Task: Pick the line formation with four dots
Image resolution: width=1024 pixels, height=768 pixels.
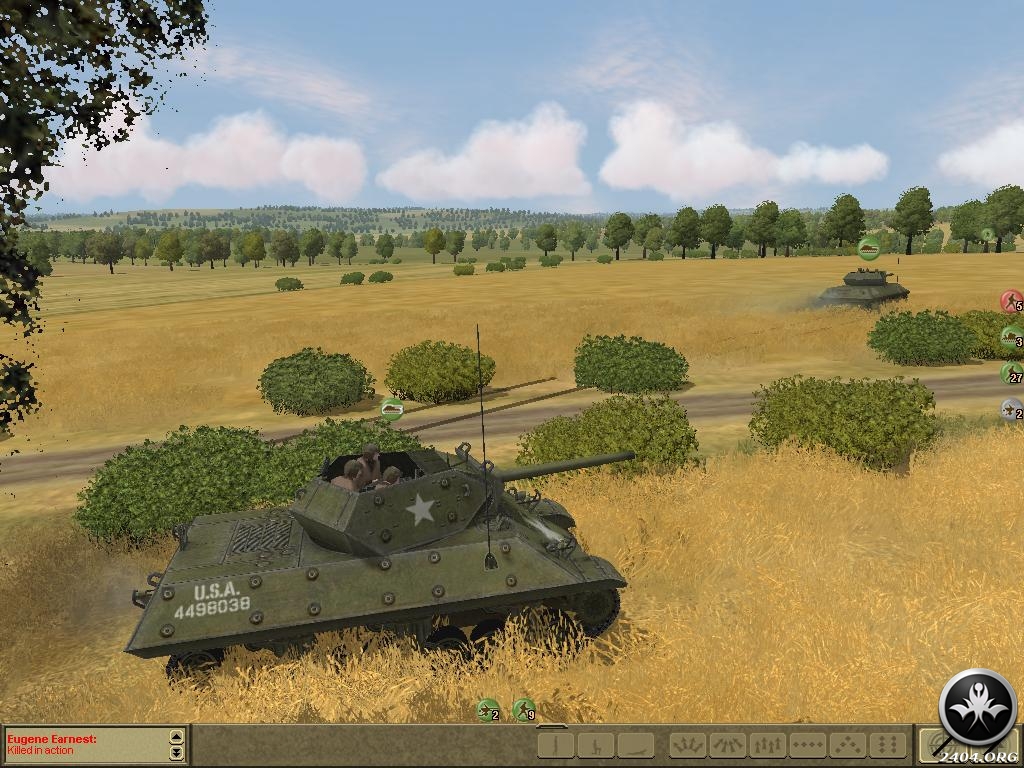Action: click(807, 745)
